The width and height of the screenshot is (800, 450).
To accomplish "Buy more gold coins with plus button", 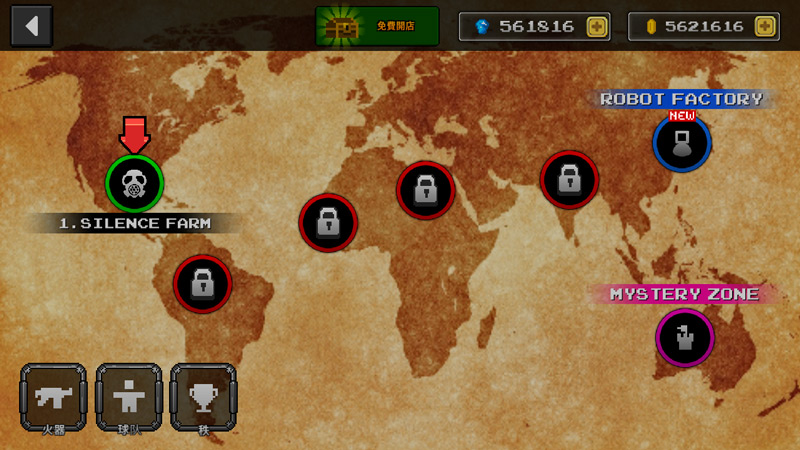I will click(x=765, y=26).
